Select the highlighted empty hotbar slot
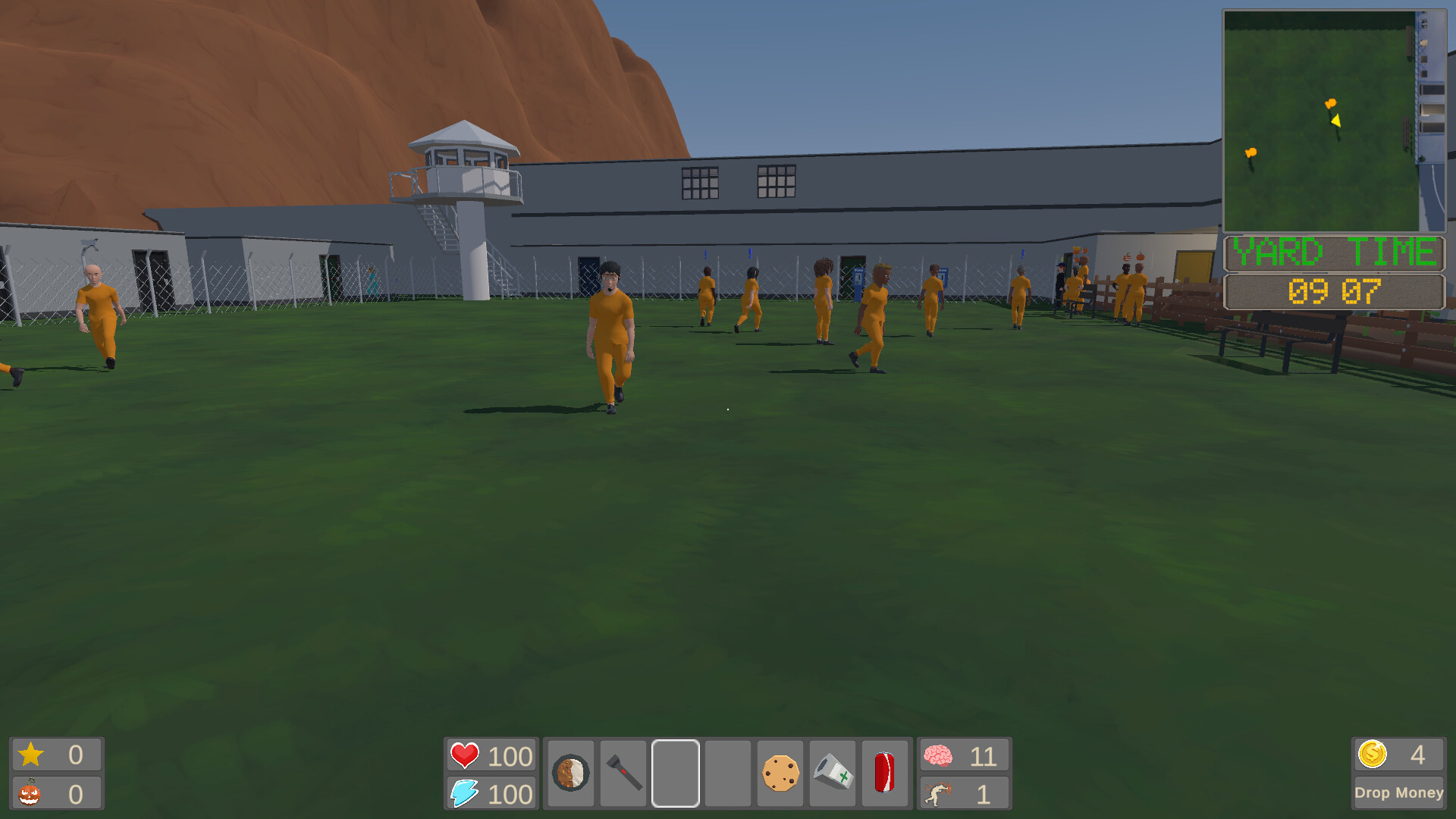Viewport: 1456px width, 819px height. coord(676,773)
